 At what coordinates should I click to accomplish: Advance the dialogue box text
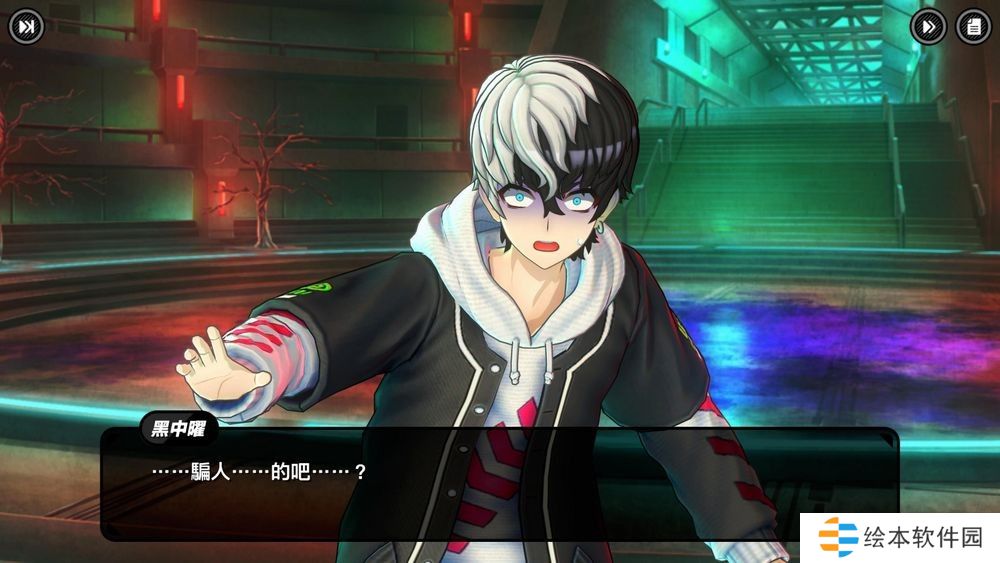coord(498,485)
